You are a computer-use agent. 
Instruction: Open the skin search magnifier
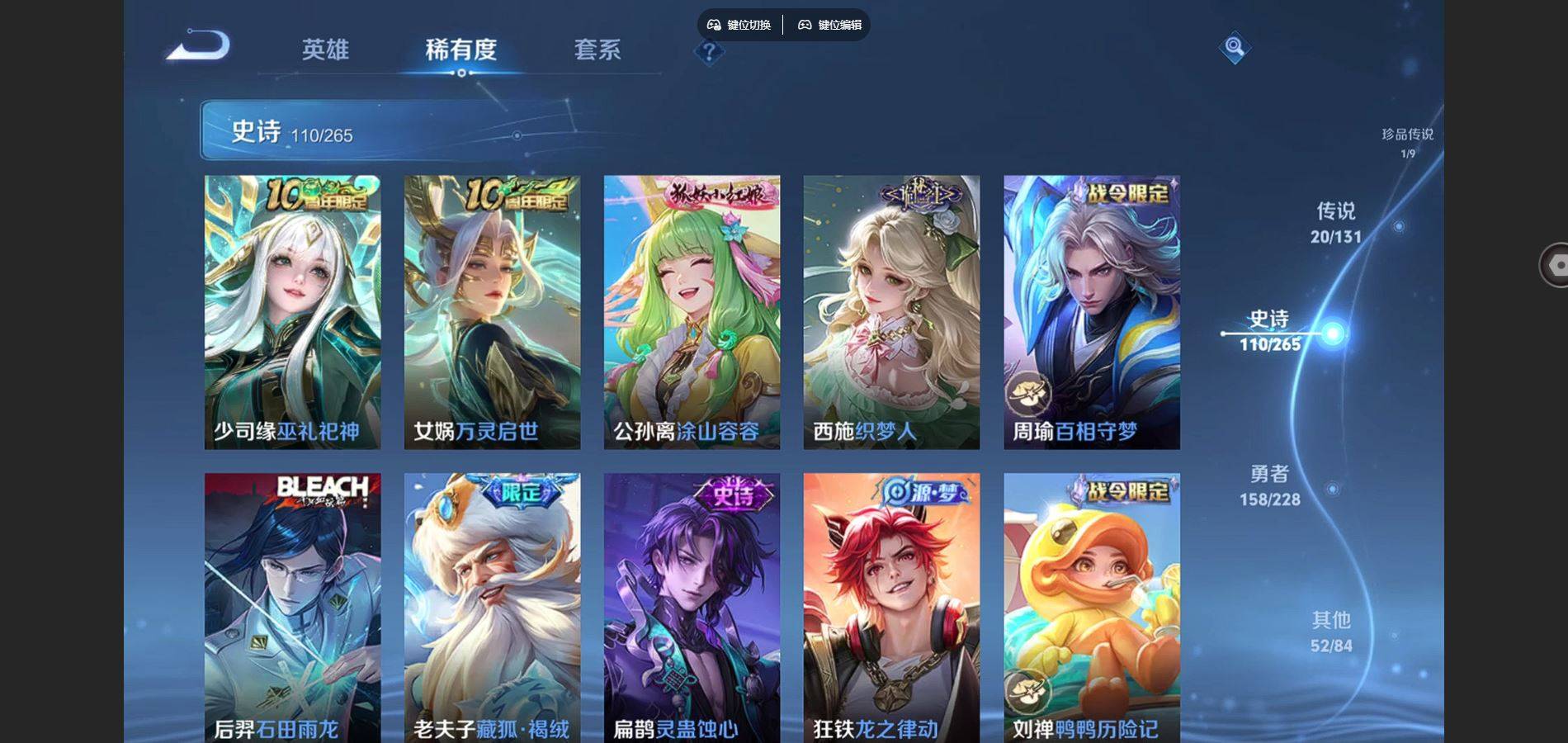(1234, 47)
